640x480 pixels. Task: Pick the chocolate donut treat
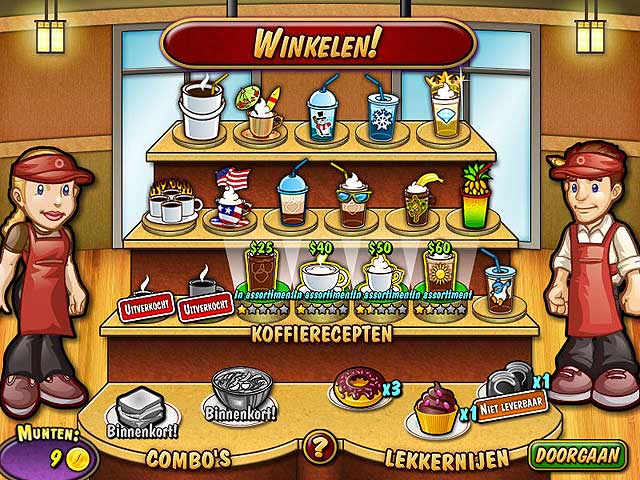coord(358,388)
